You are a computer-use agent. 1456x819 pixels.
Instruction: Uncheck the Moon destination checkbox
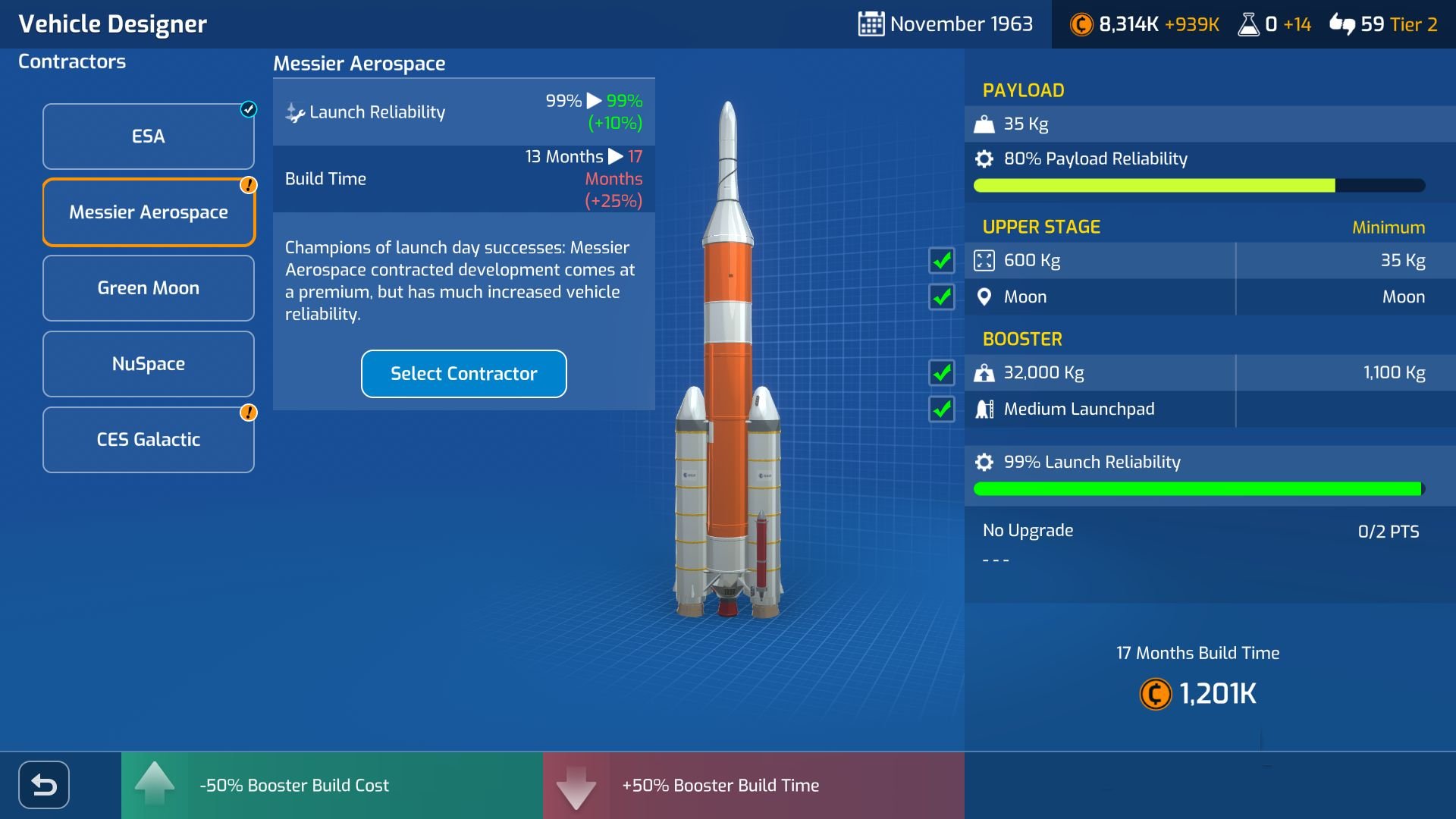tap(941, 297)
